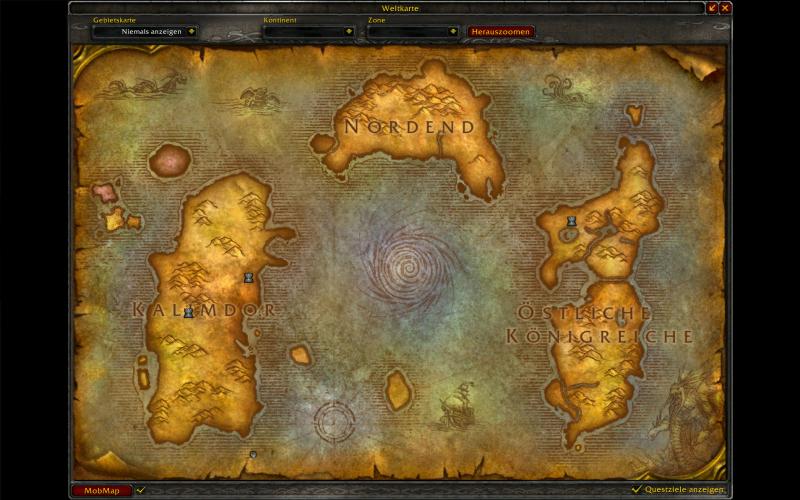Screen dimensions: 800x500
Task: Toggle the checkbox next to MobMap
Action: pyautogui.click(x=141, y=490)
